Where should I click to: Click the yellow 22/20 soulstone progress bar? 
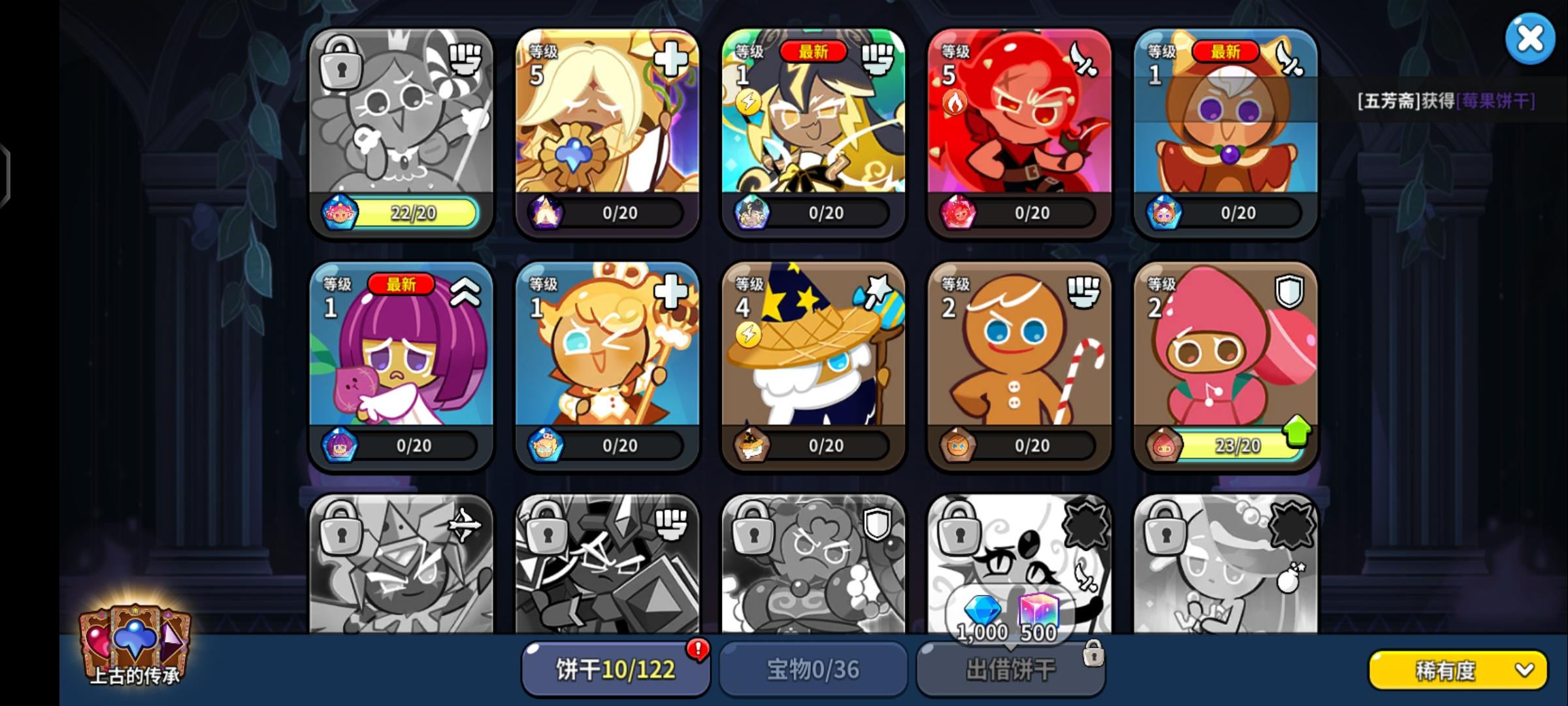click(412, 213)
